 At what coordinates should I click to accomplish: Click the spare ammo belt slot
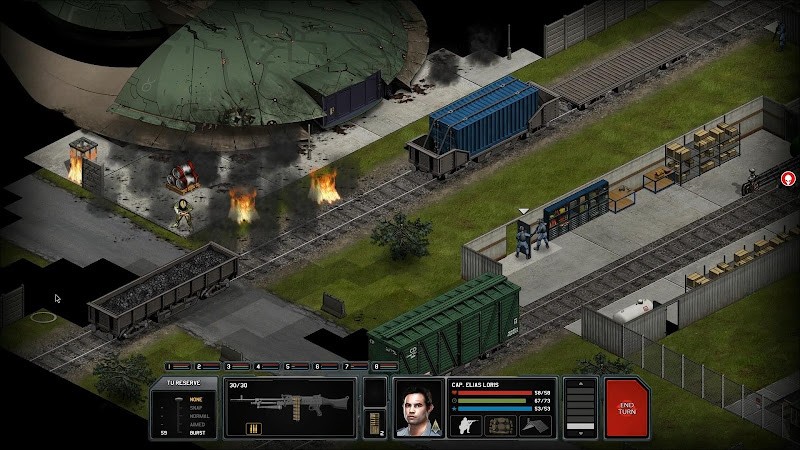[376, 422]
